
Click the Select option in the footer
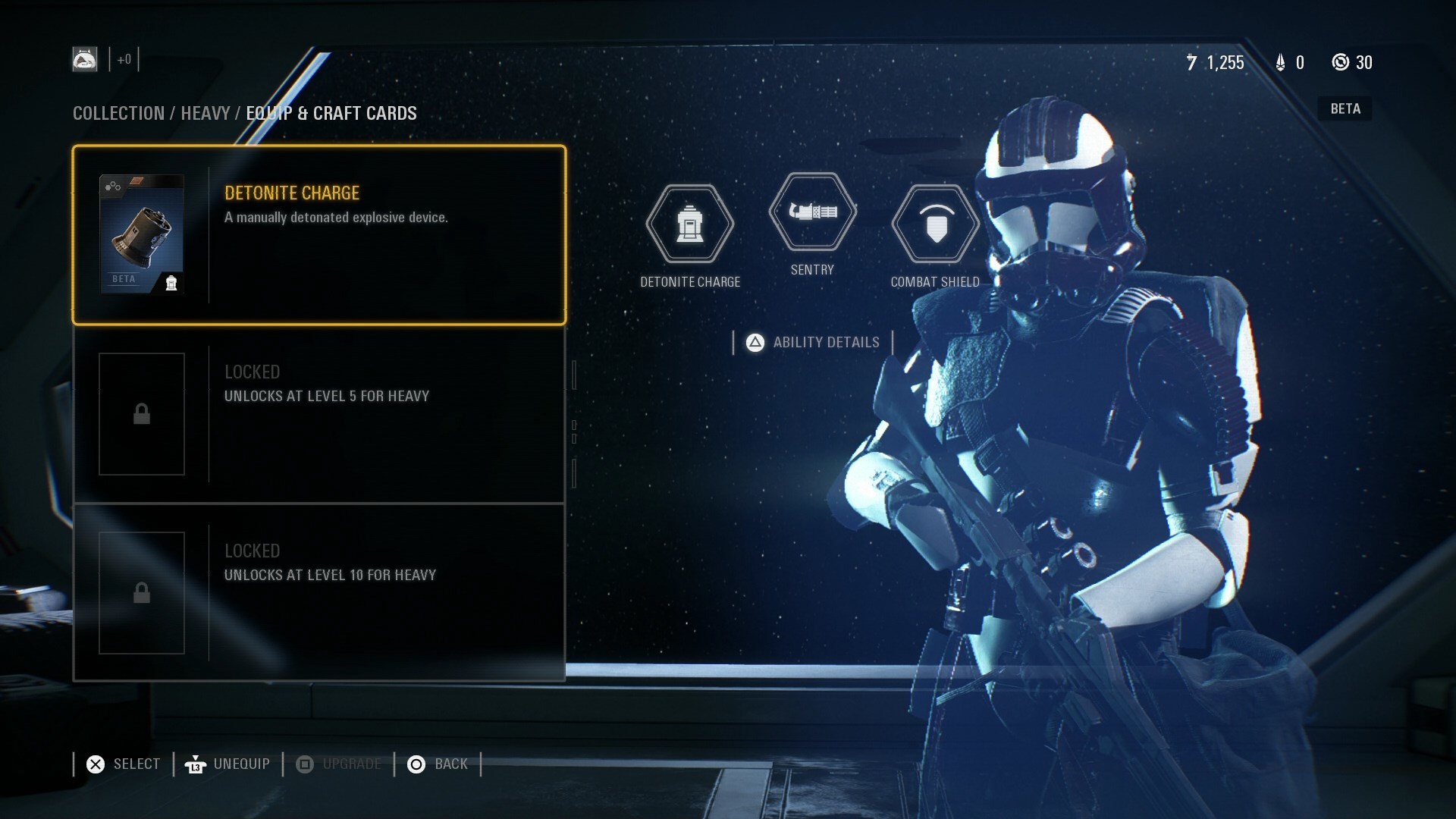coord(124,764)
